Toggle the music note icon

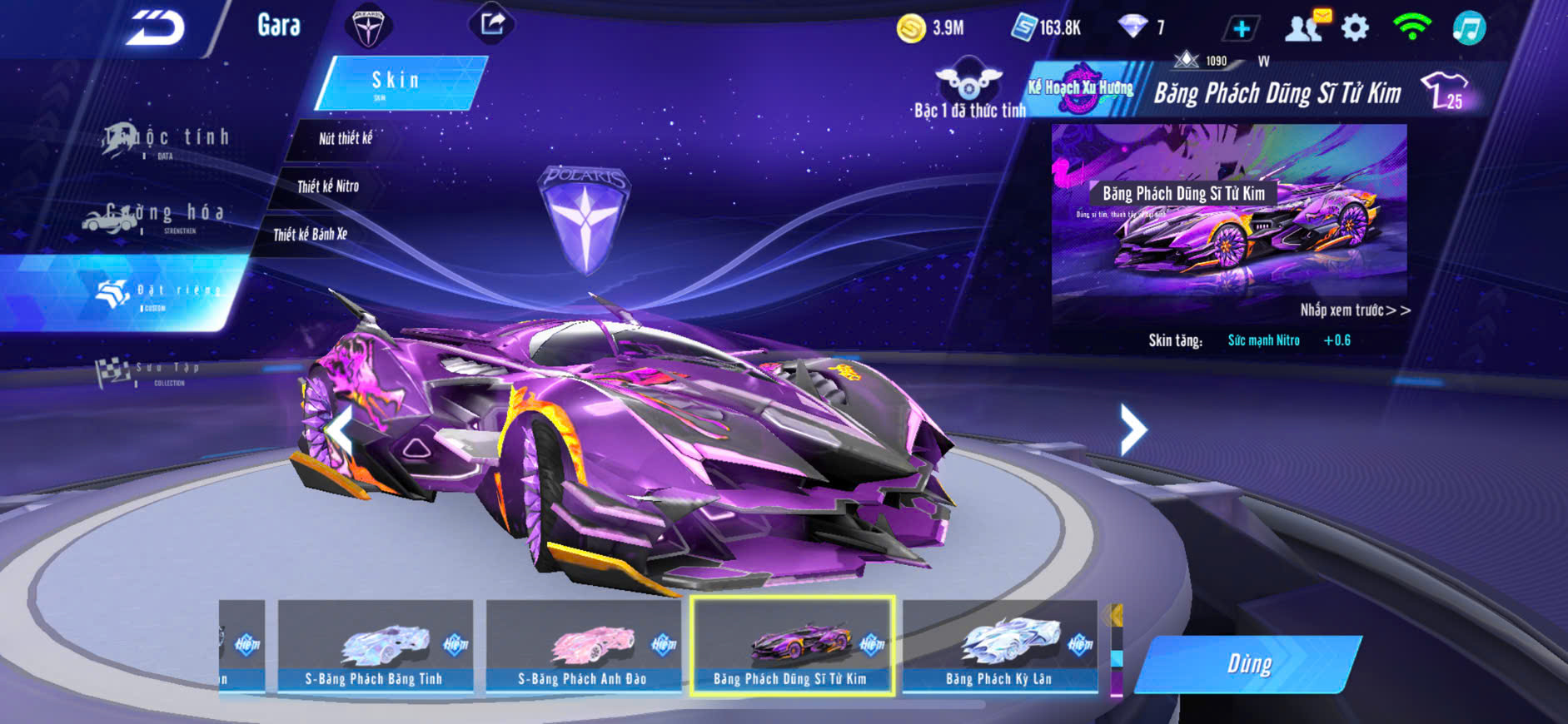(x=1469, y=27)
